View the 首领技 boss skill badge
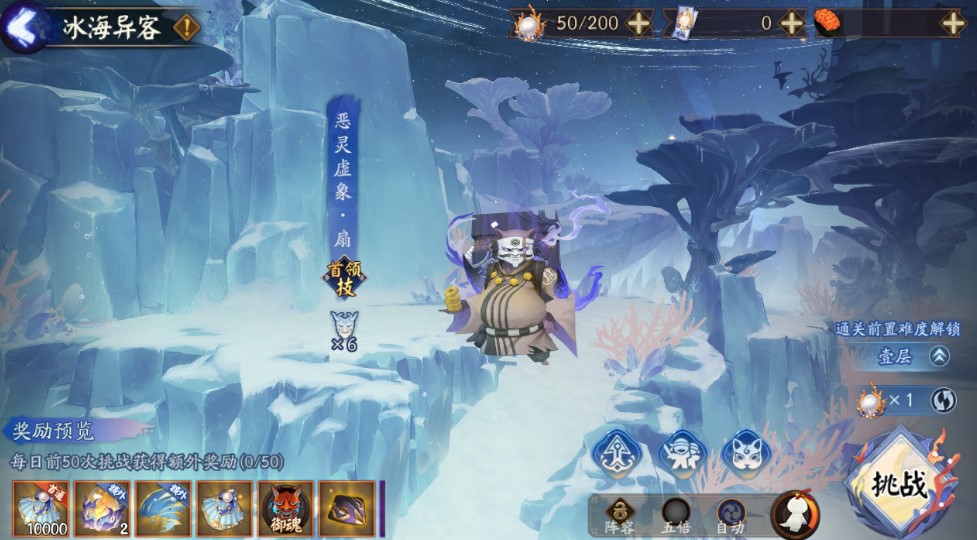The image size is (977, 540). 343,278
